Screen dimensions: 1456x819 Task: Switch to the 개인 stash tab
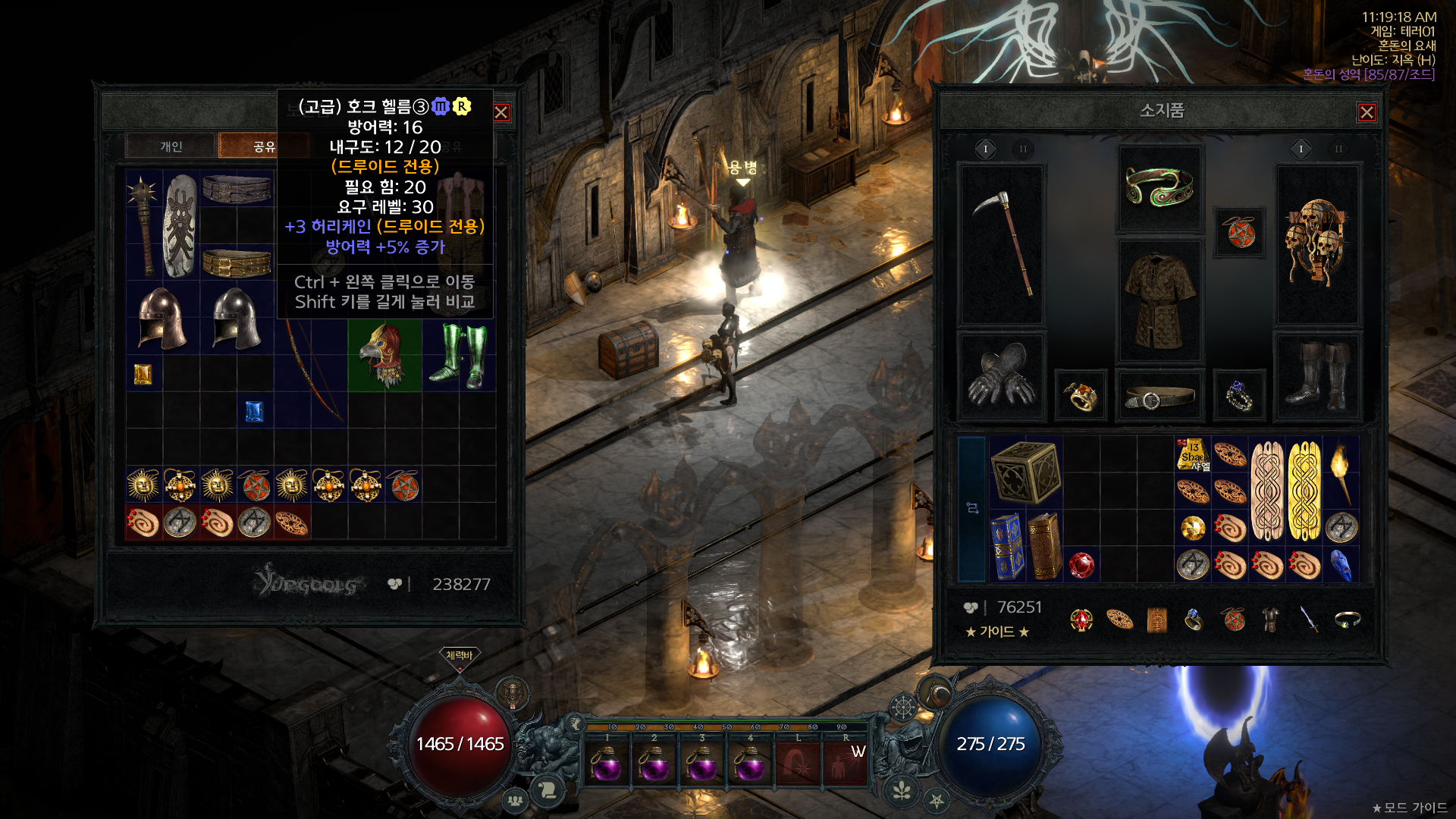(x=171, y=146)
